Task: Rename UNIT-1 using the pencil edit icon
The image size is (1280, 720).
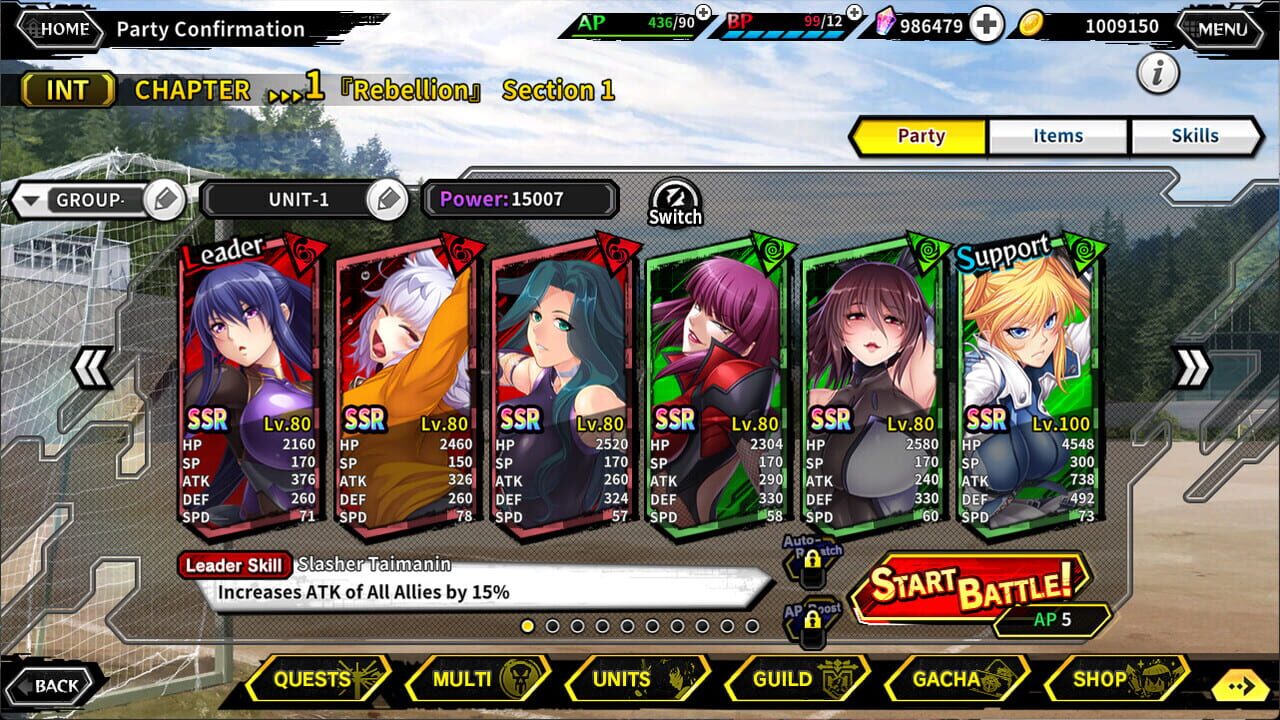Action: [389, 199]
